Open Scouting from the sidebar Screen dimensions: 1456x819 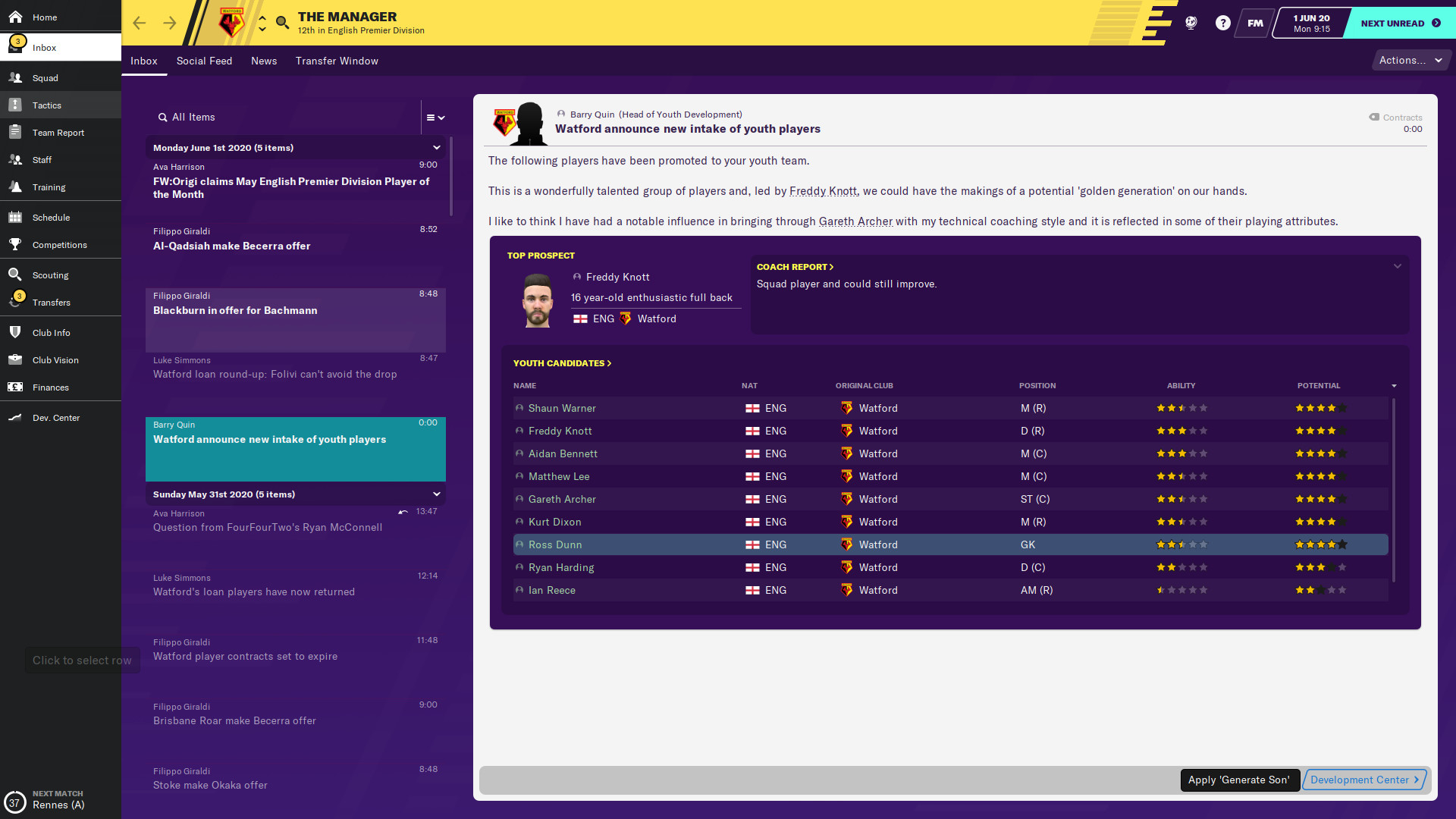(x=51, y=275)
